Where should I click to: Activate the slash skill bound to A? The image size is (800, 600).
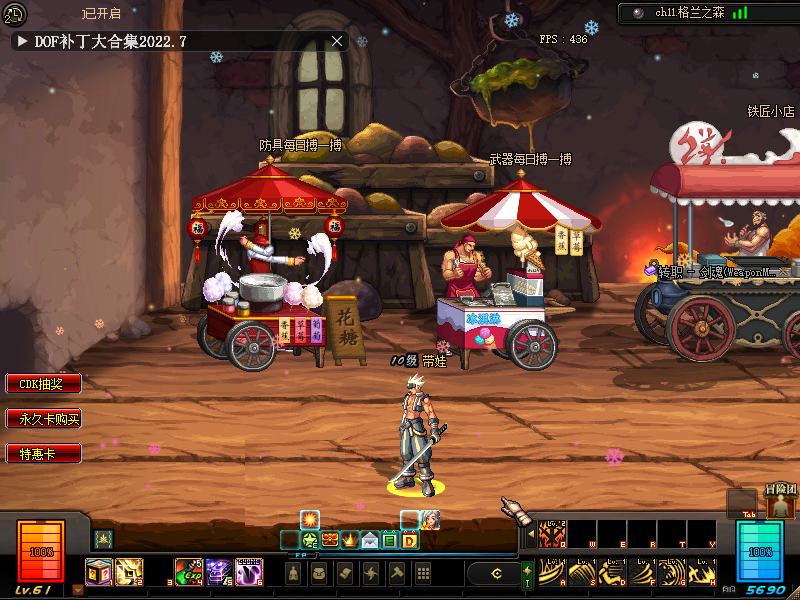pos(552,572)
